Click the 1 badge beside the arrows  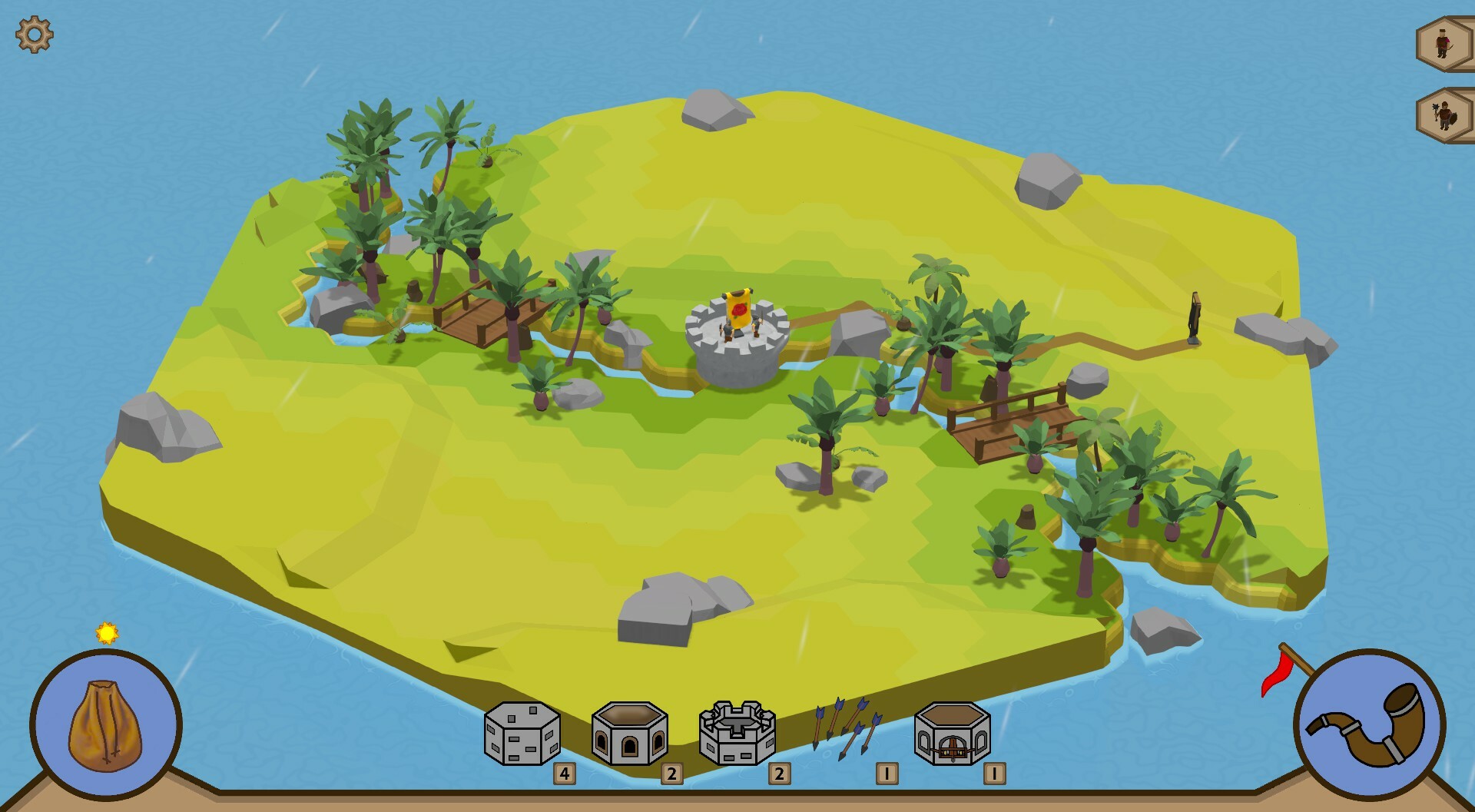887,772
